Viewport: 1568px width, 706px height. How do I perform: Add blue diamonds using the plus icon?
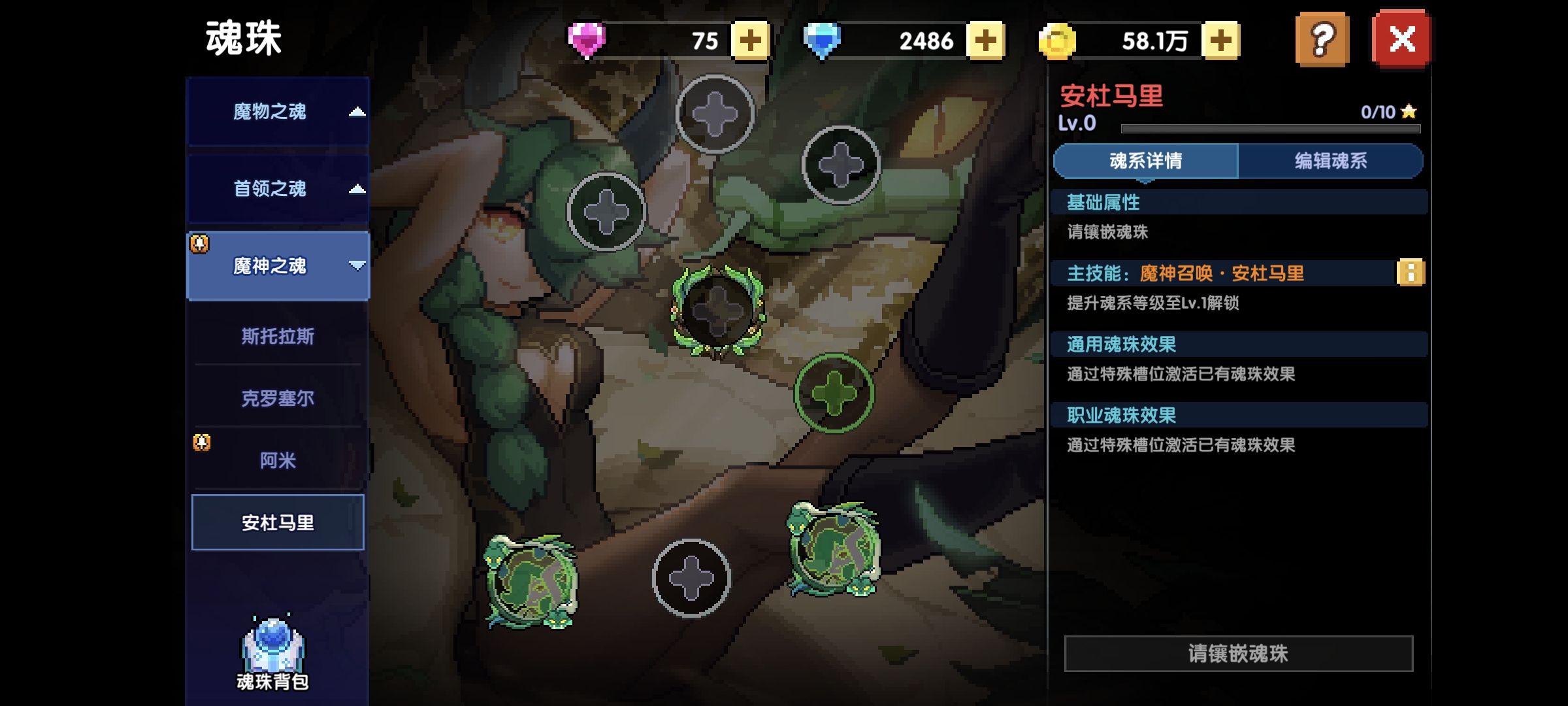(984, 41)
